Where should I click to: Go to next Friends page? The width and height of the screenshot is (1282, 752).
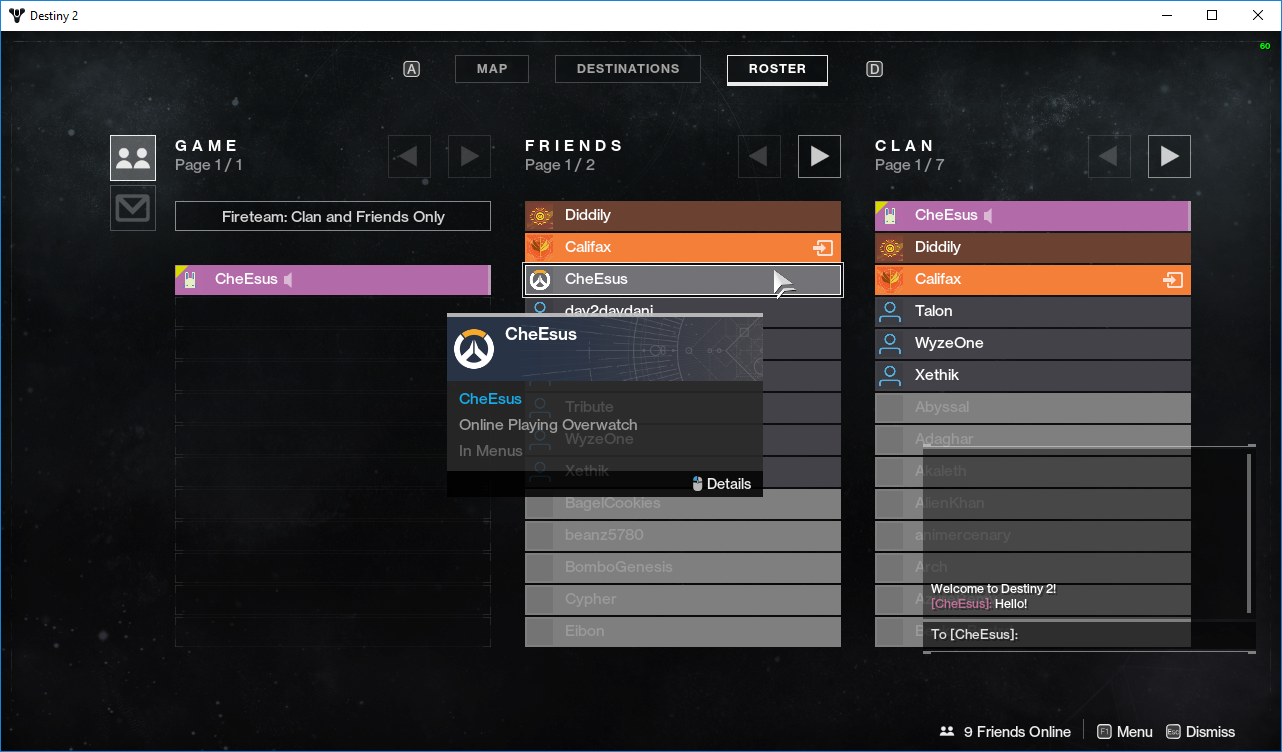(x=819, y=156)
